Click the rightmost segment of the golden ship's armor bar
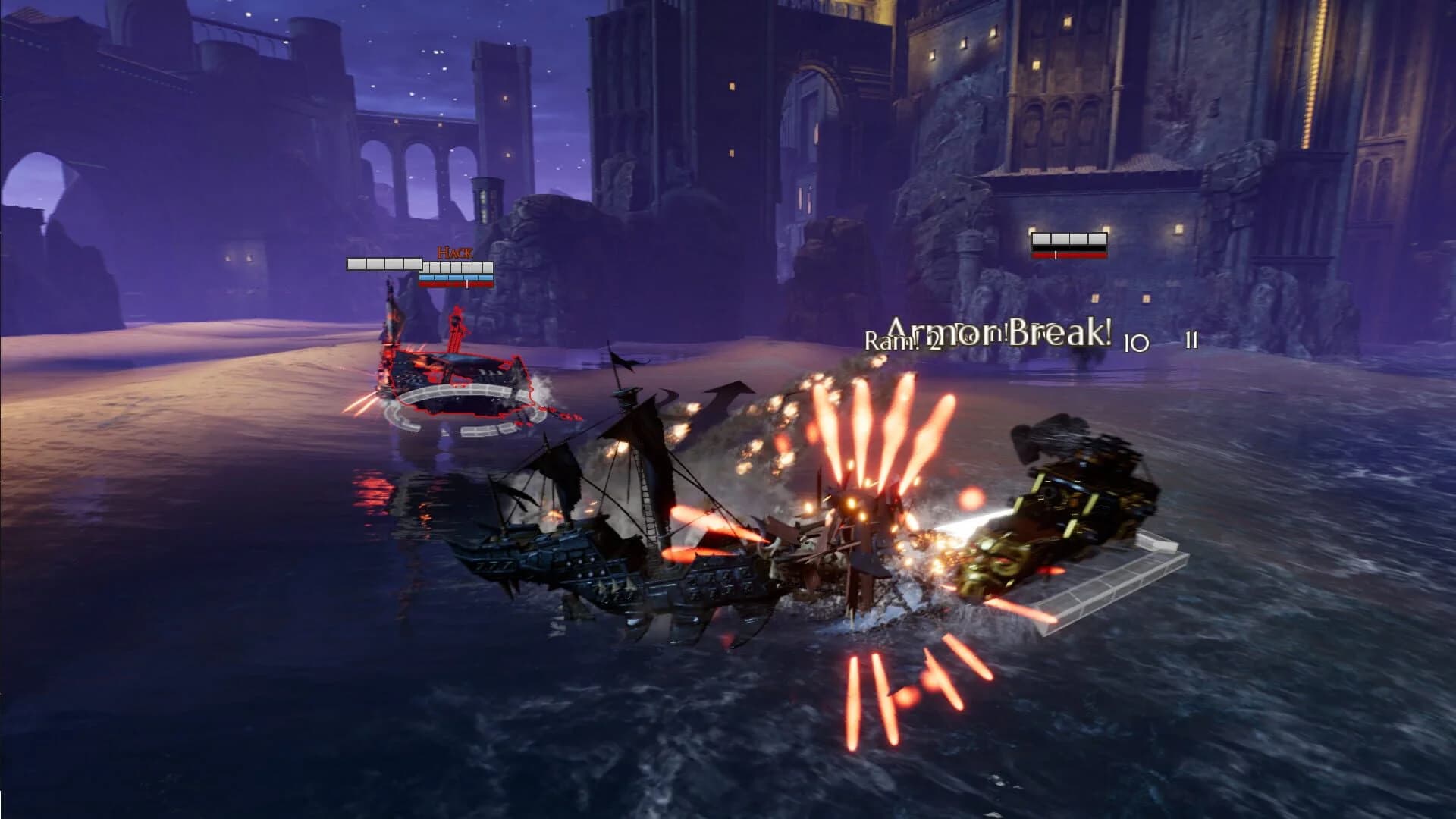Image resolution: width=1456 pixels, height=819 pixels. click(1097, 238)
